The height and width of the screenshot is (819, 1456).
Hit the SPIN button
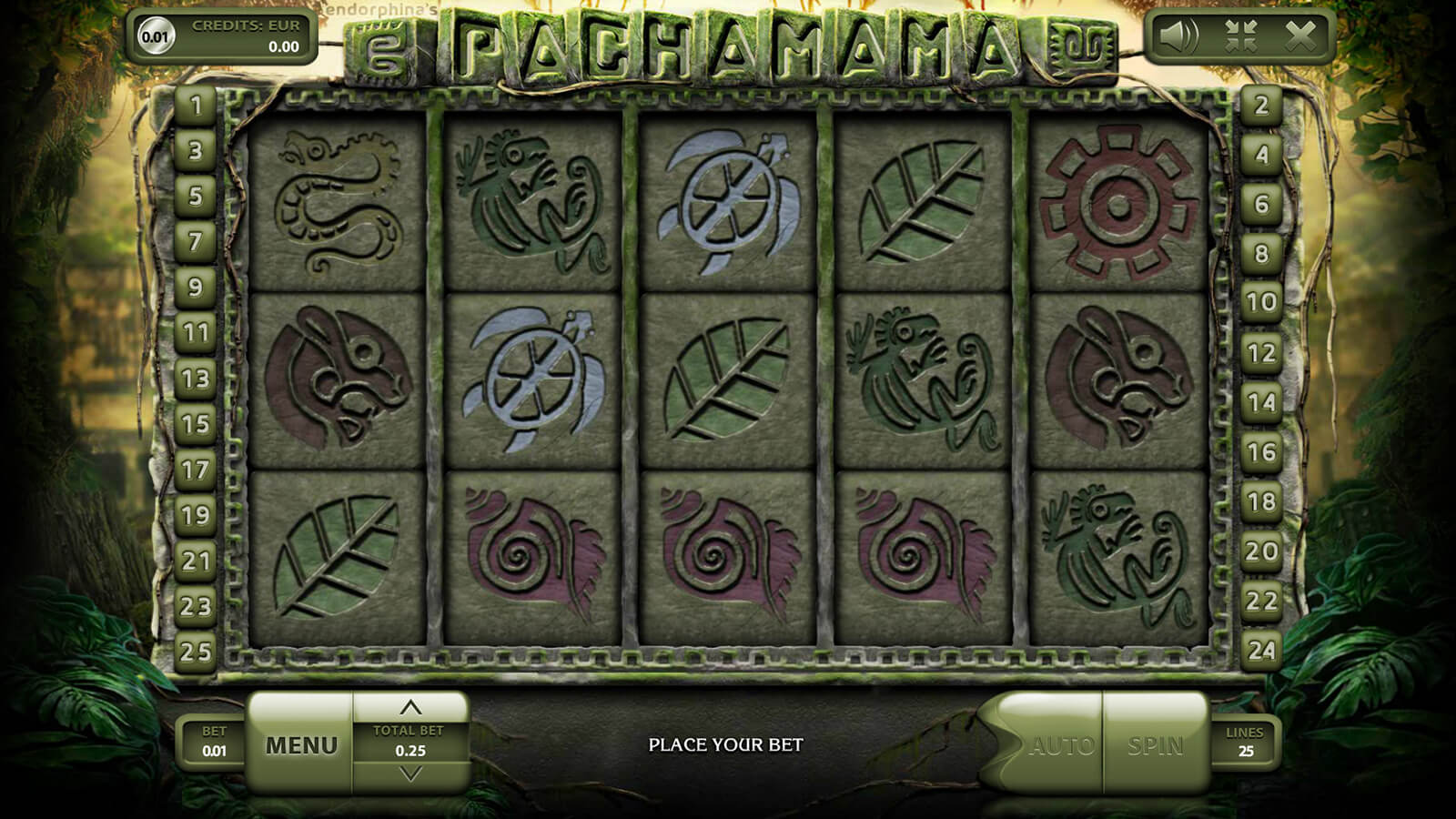tap(1155, 746)
